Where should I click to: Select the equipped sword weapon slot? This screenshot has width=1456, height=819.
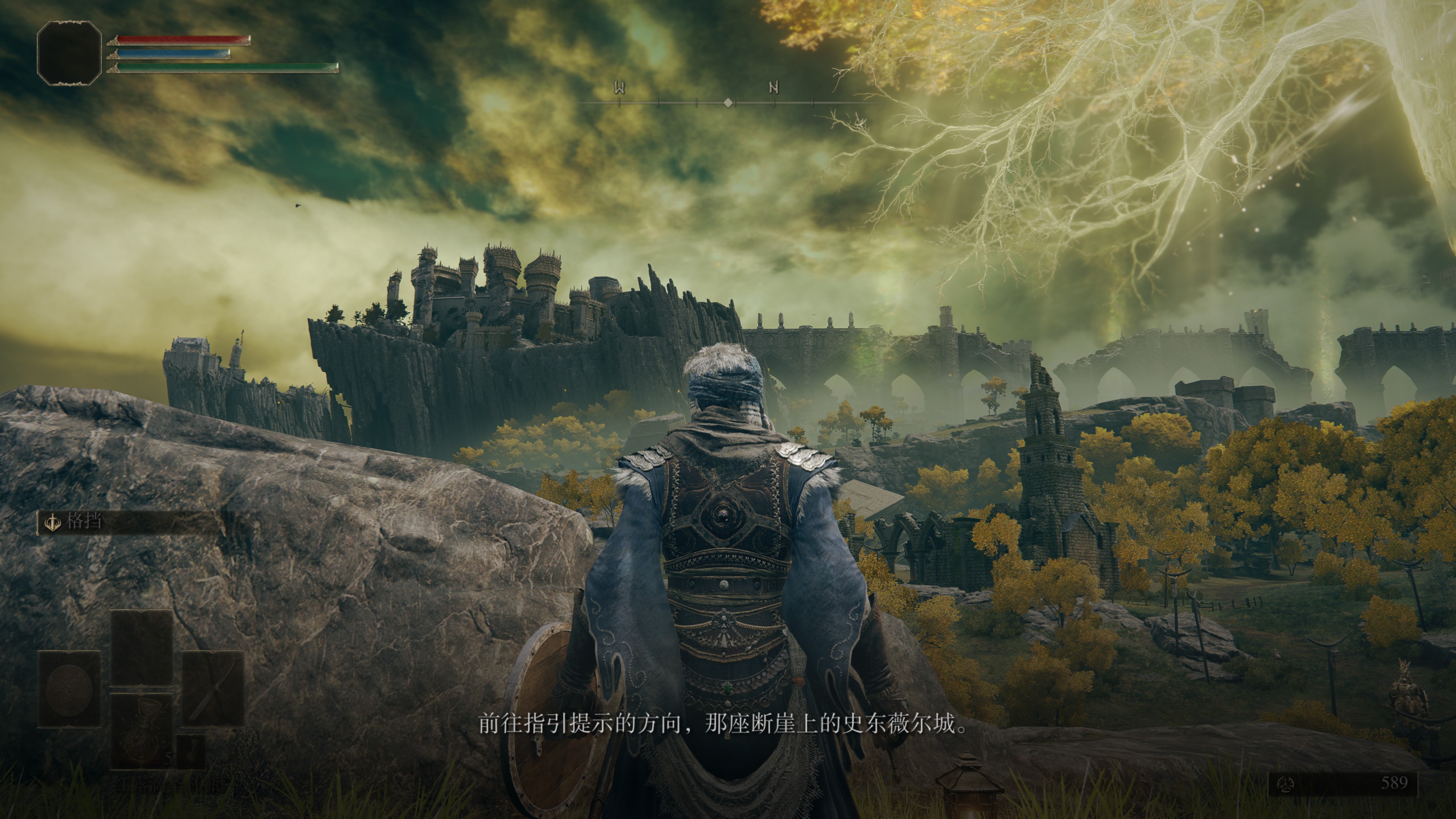[212, 689]
